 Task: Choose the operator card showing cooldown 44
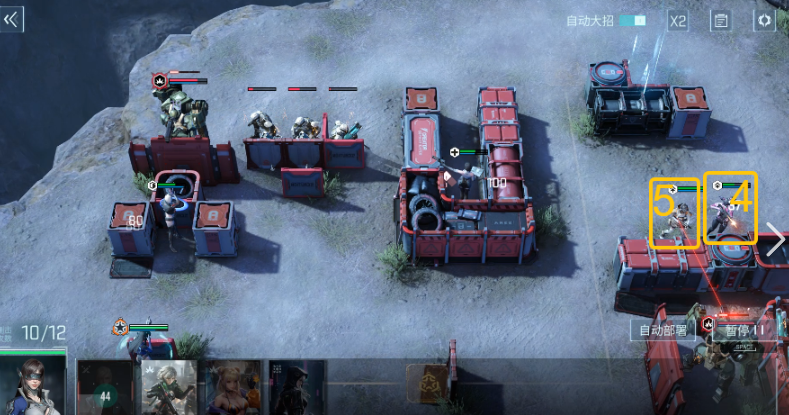(x=105, y=388)
